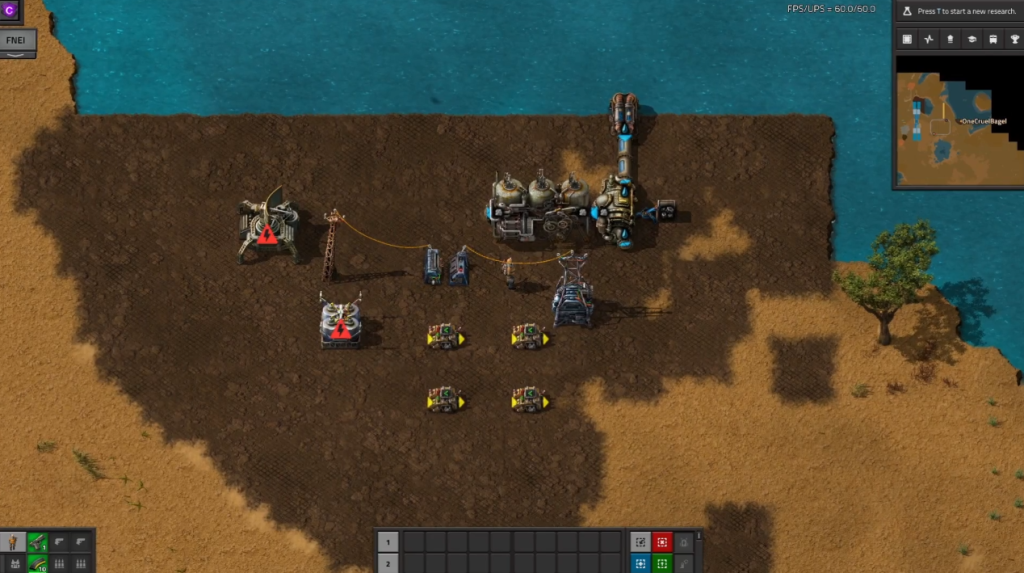
Task: Open the train overview icon
Action: coord(992,39)
